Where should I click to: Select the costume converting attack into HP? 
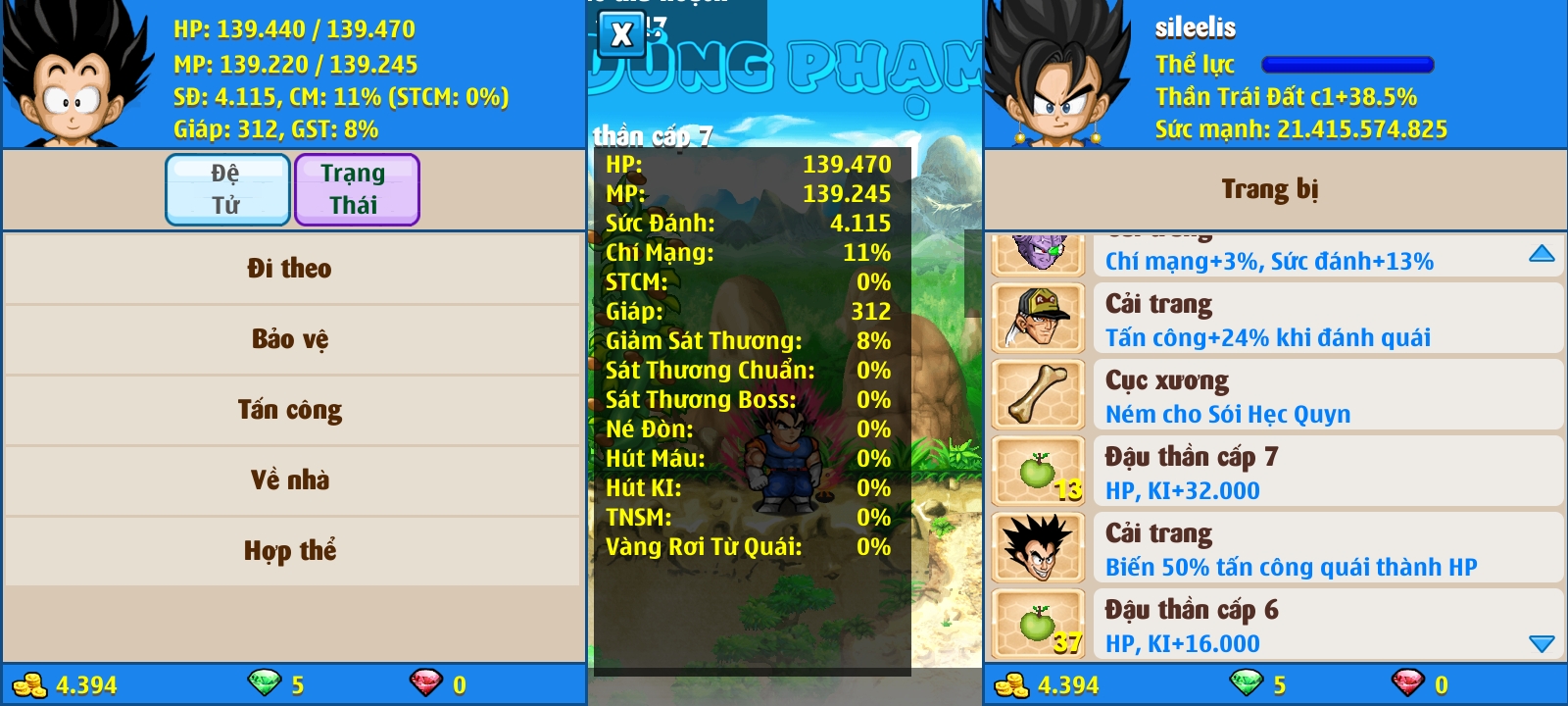point(1274,548)
